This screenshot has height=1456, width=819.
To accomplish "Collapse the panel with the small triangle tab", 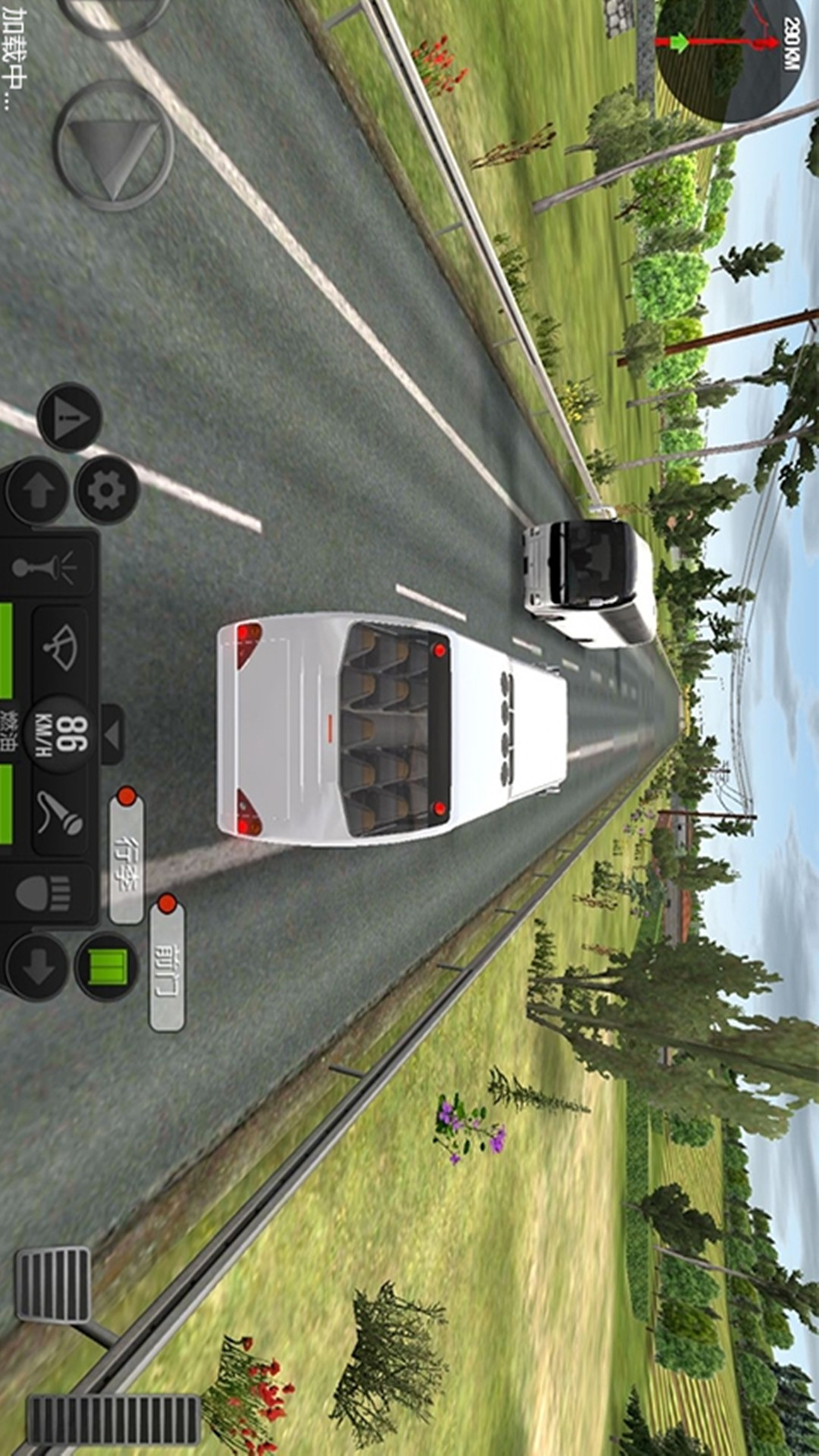I will 112,734.
